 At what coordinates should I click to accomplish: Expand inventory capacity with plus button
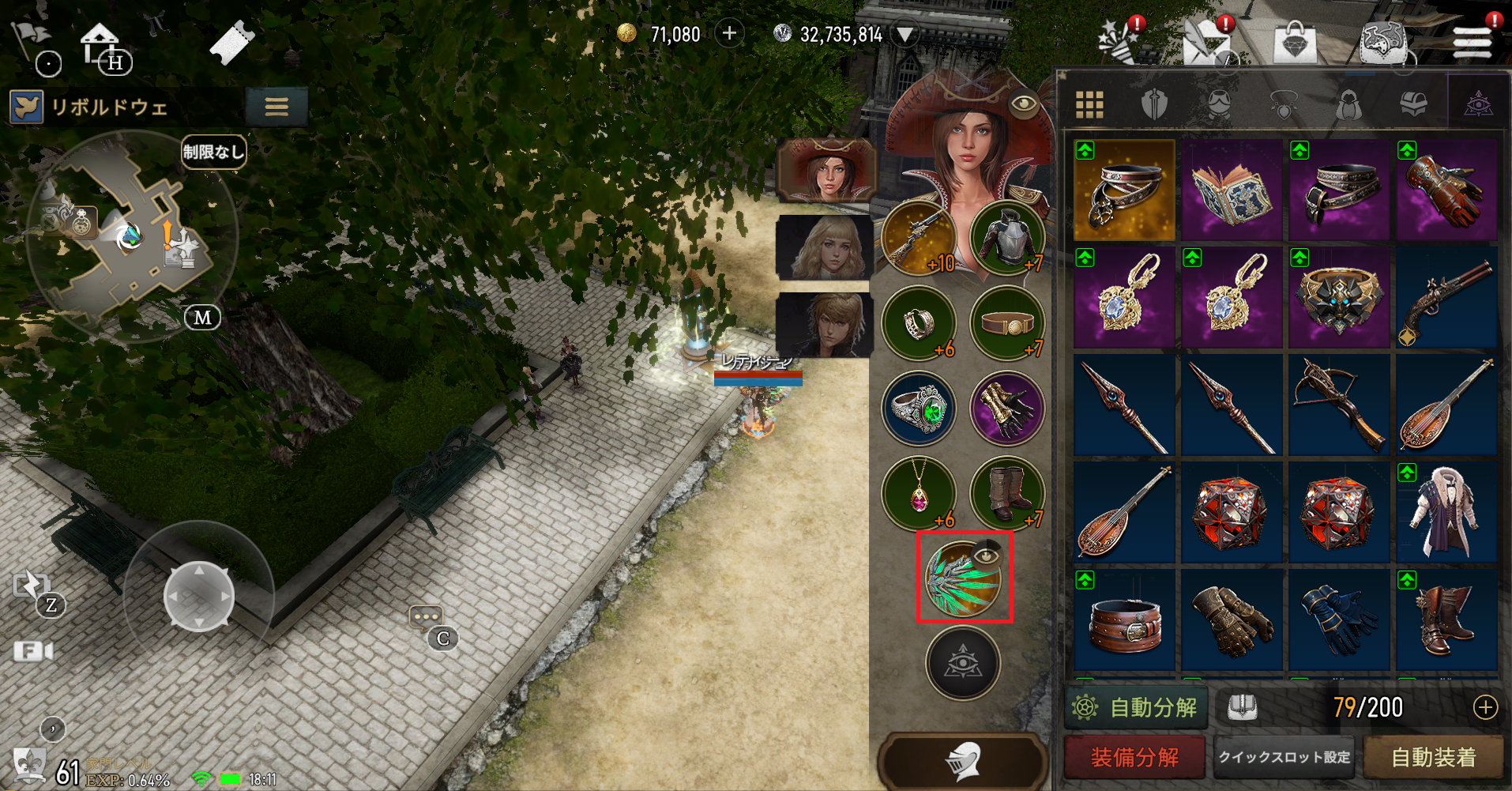[x=1485, y=707]
